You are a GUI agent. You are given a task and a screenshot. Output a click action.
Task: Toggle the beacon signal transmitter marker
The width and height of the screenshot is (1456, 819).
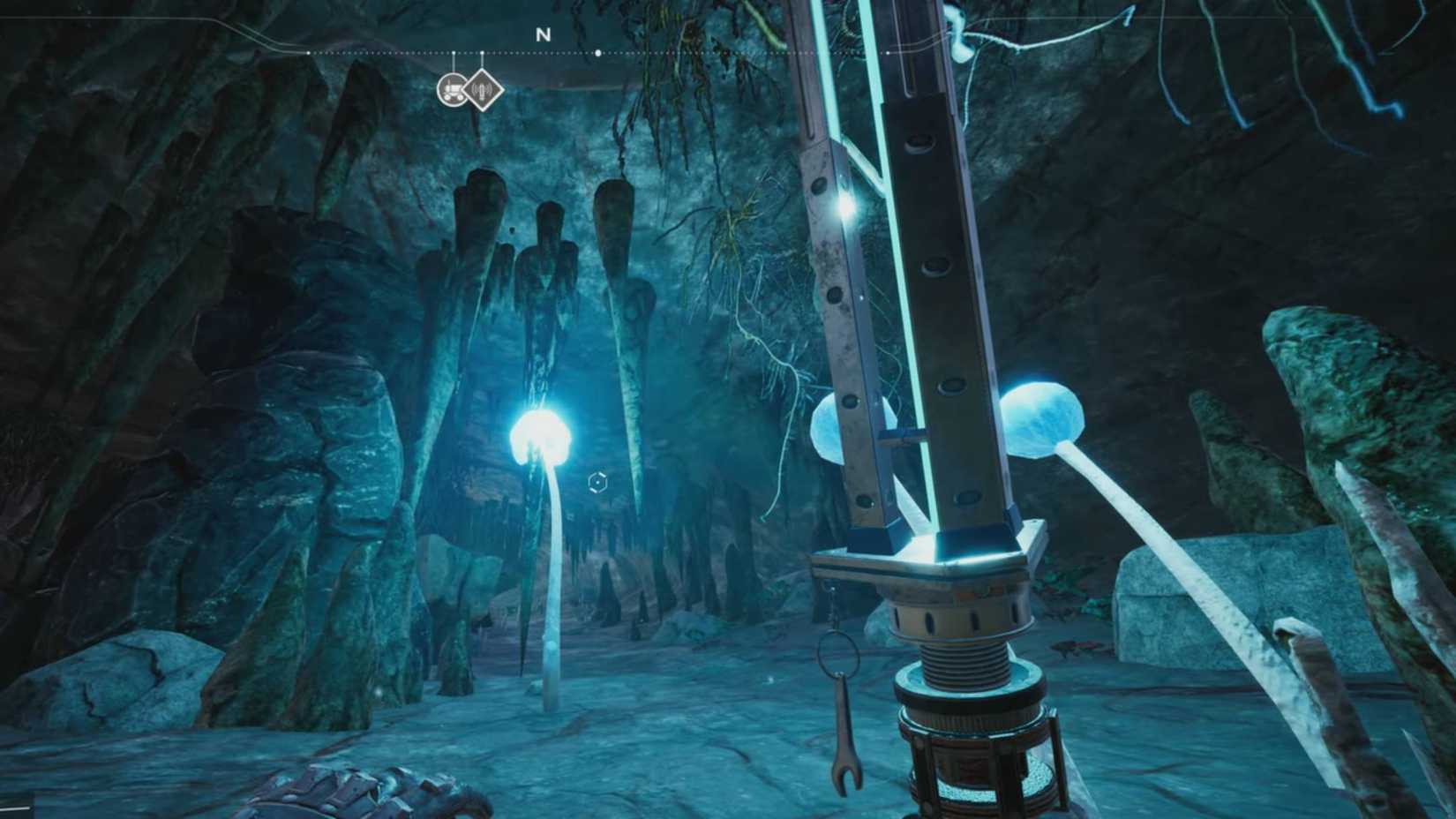point(483,90)
